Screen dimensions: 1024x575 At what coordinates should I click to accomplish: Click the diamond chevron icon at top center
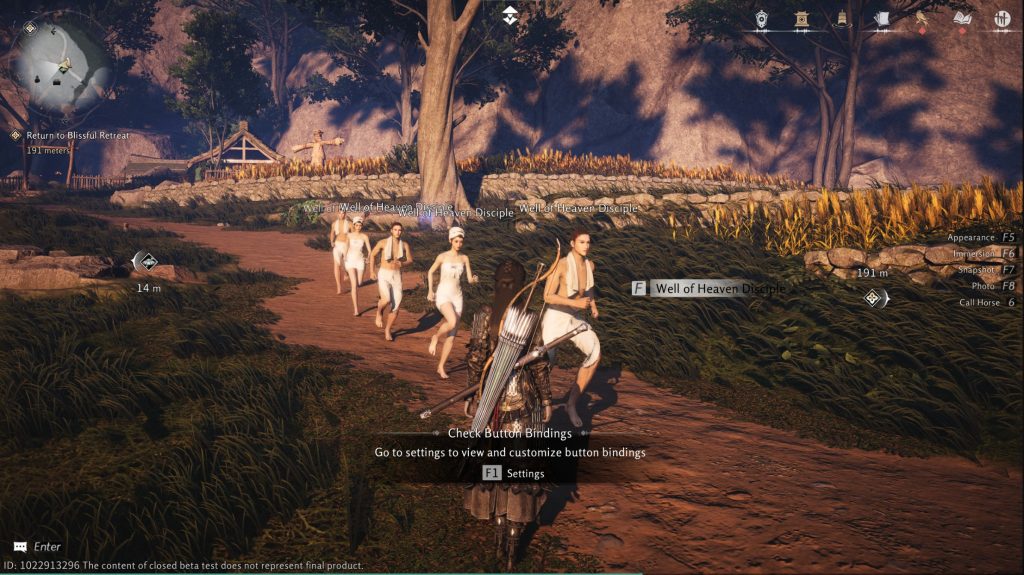pos(510,14)
